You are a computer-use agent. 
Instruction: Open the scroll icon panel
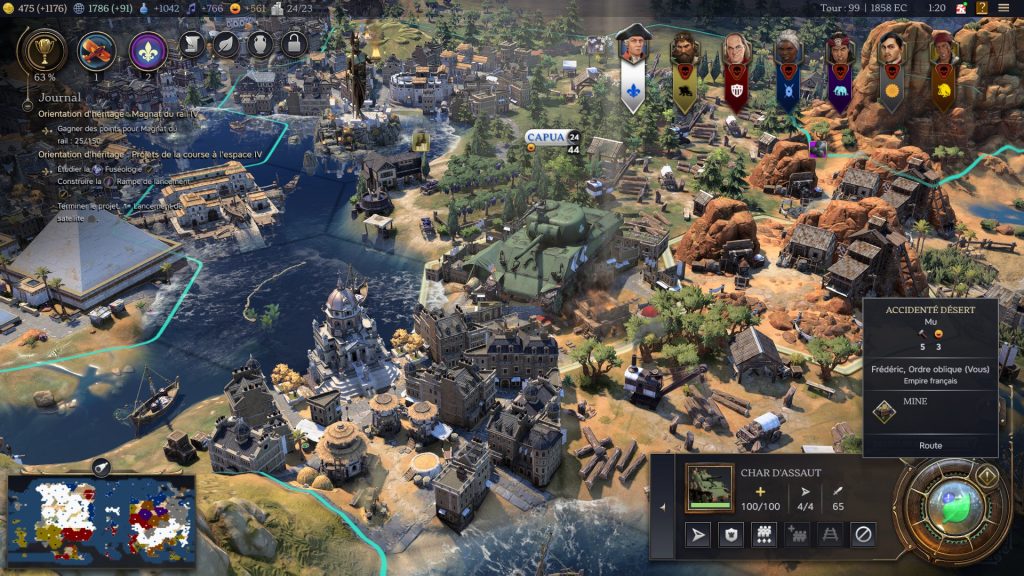click(x=193, y=44)
